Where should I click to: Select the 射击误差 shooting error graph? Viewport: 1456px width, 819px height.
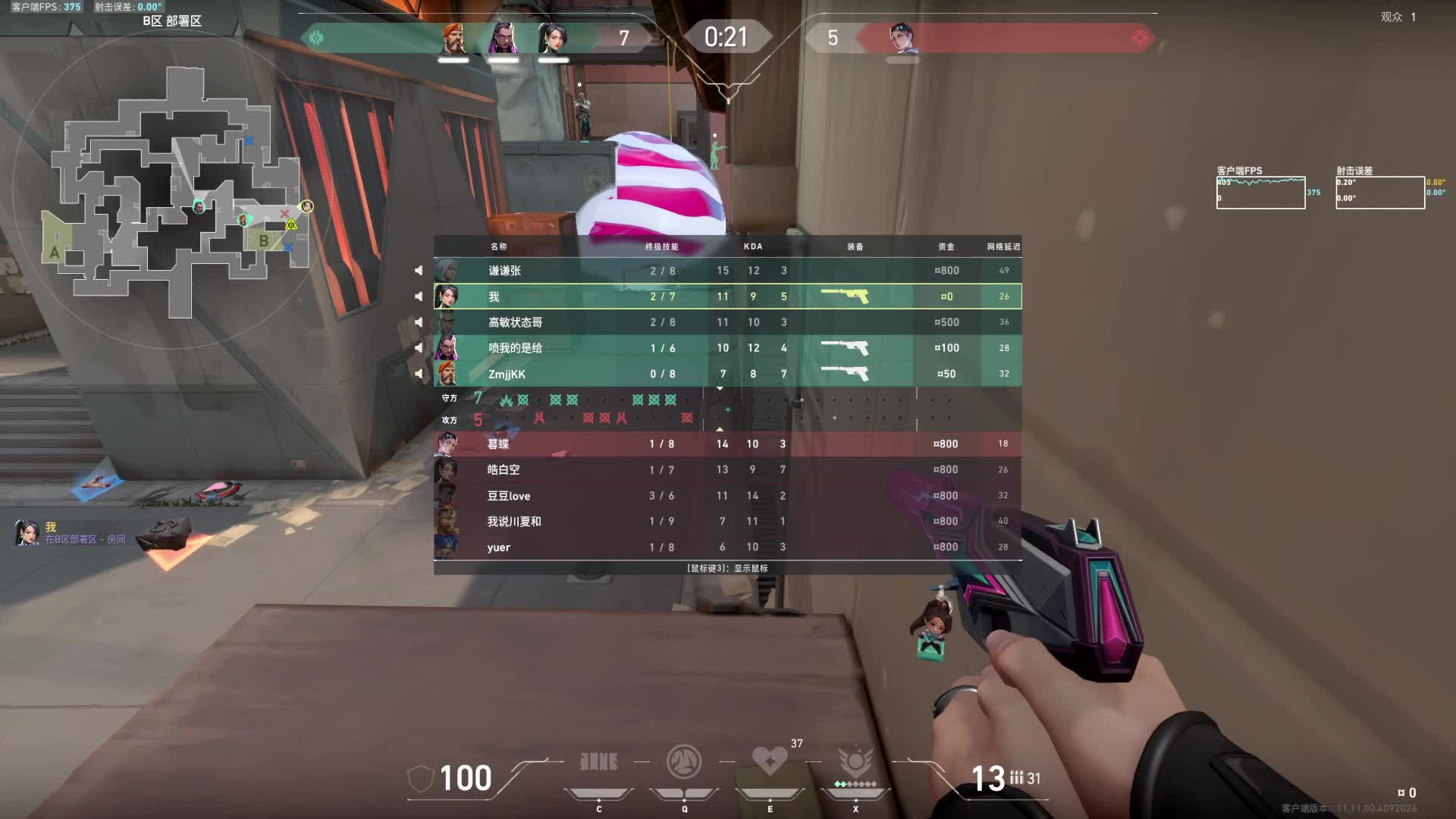pyautogui.click(x=1379, y=193)
